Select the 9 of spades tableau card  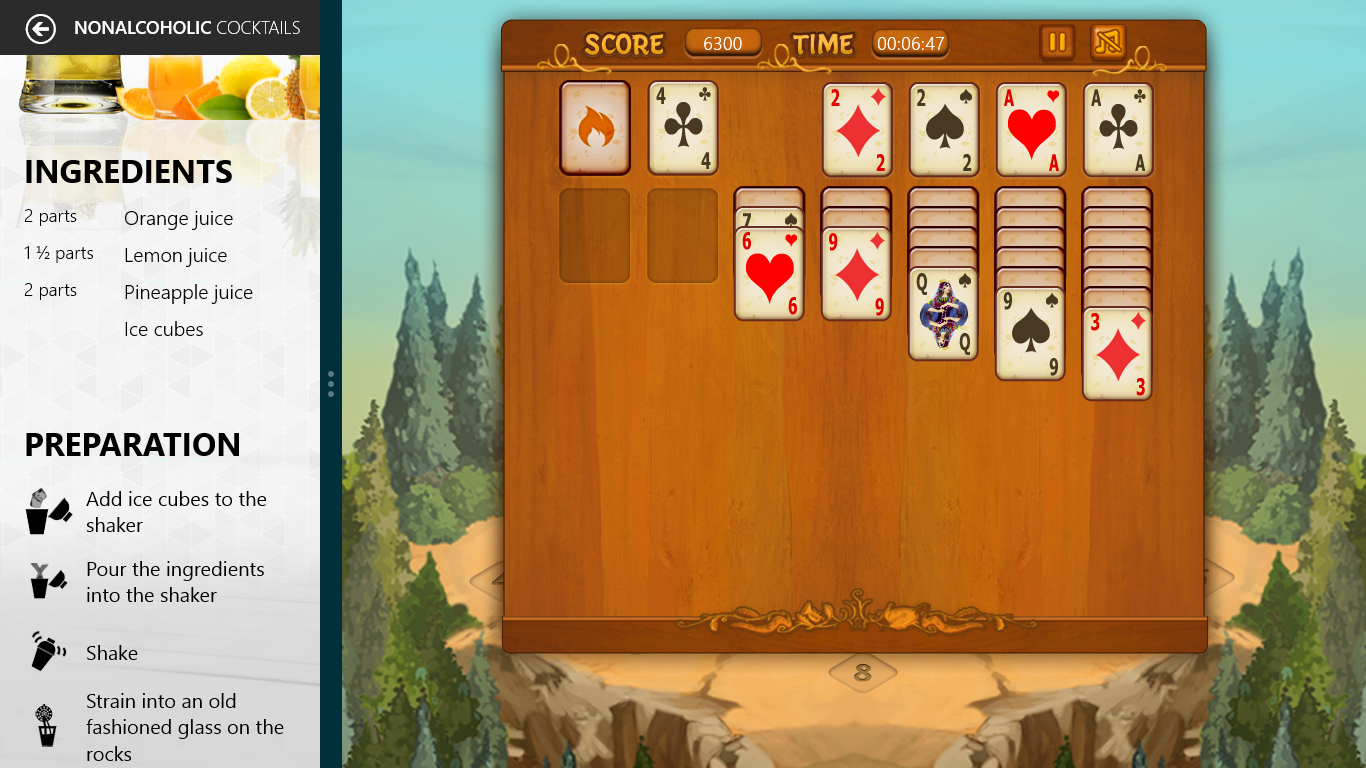click(x=1030, y=333)
